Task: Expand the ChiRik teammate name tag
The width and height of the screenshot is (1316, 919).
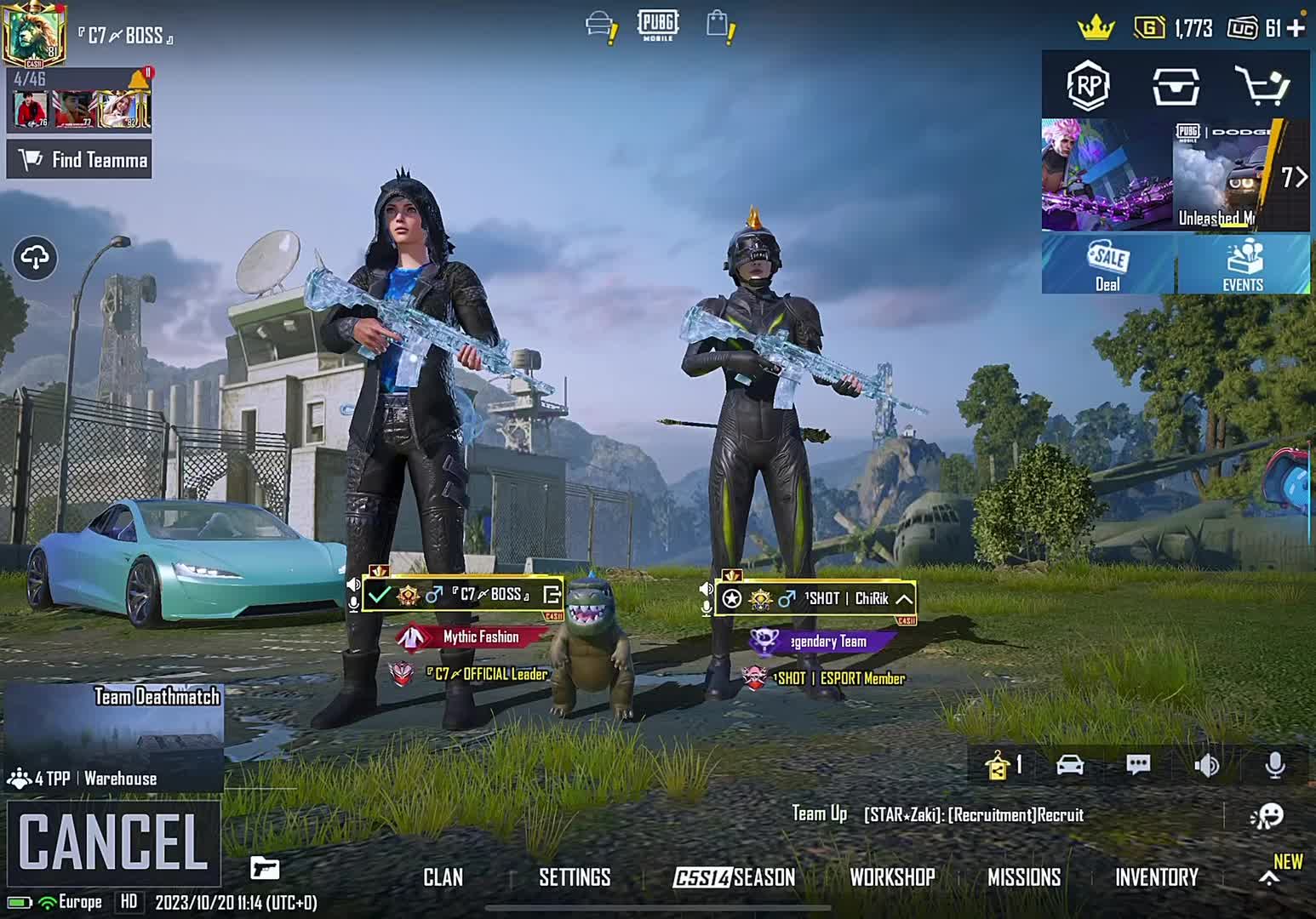Action: 904,599
